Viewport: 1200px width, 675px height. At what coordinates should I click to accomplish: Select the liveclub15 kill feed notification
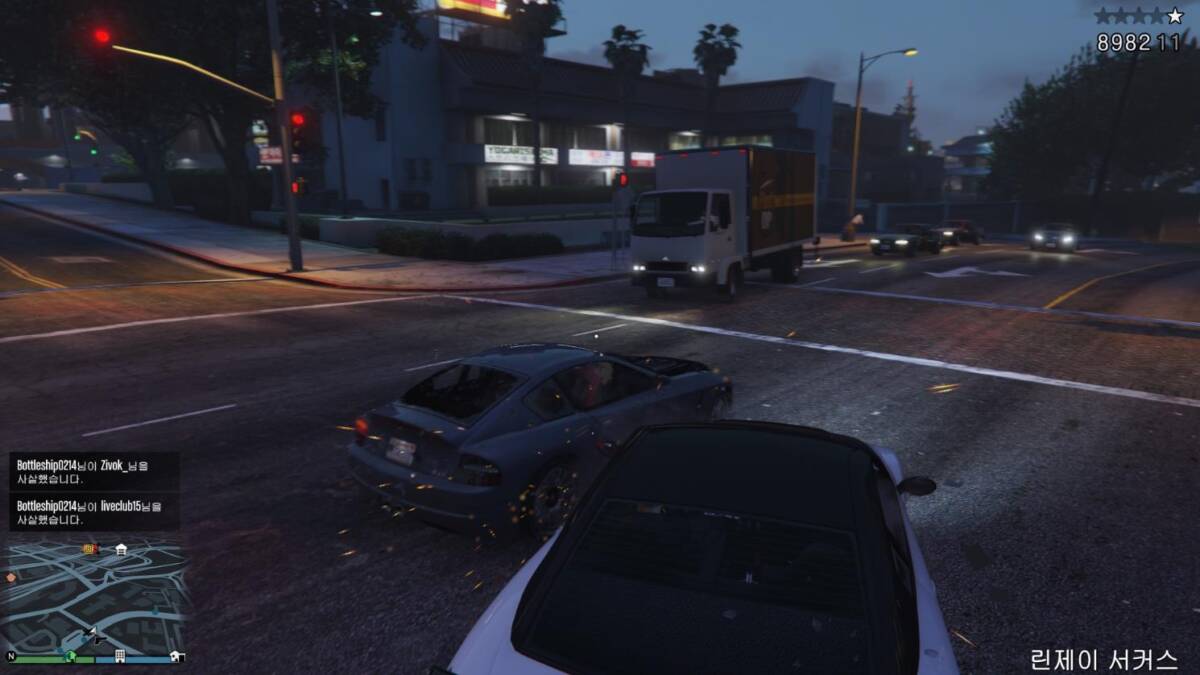(x=95, y=512)
